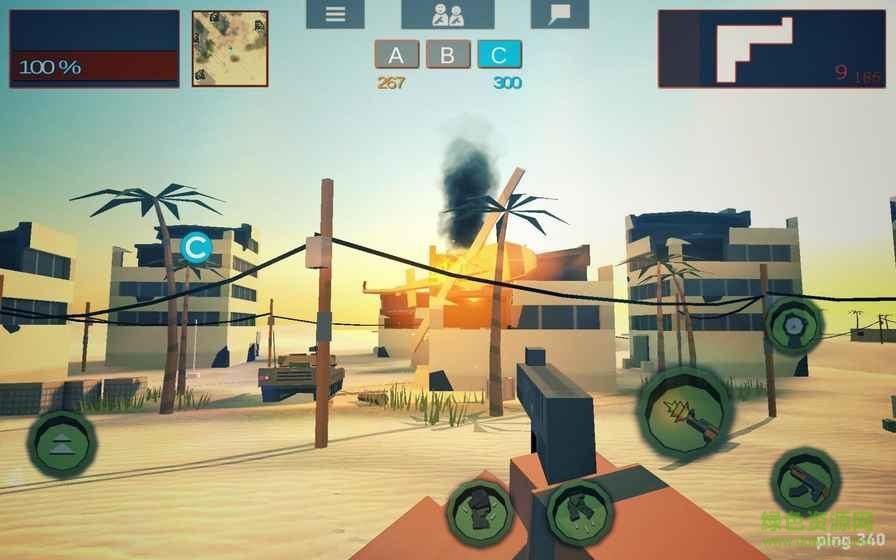Select capture point A indicator
The width and height of the screenshot is (896, 560).
(x=396, y=55)
